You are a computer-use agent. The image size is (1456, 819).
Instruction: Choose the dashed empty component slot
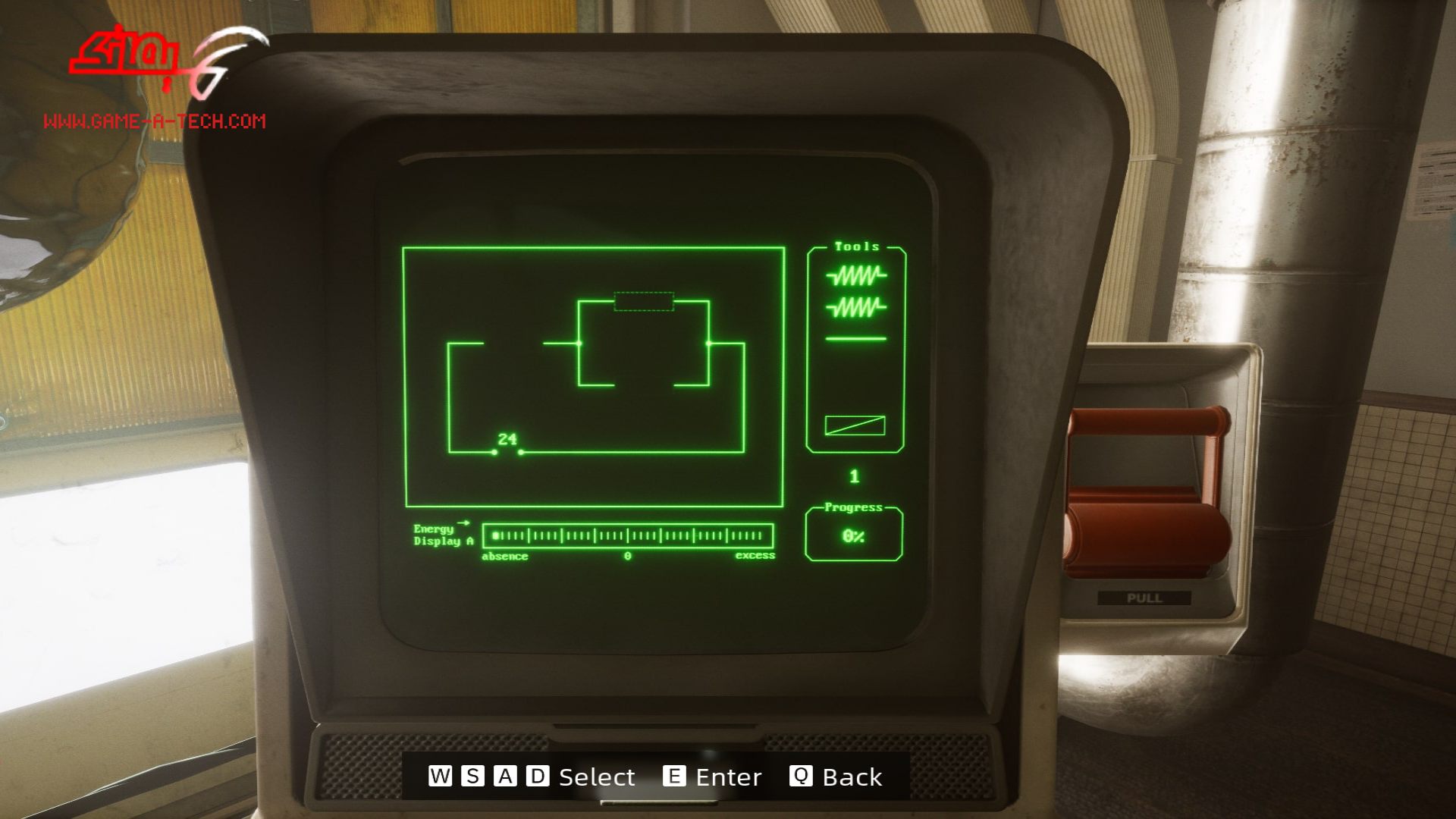coord(644,302)
